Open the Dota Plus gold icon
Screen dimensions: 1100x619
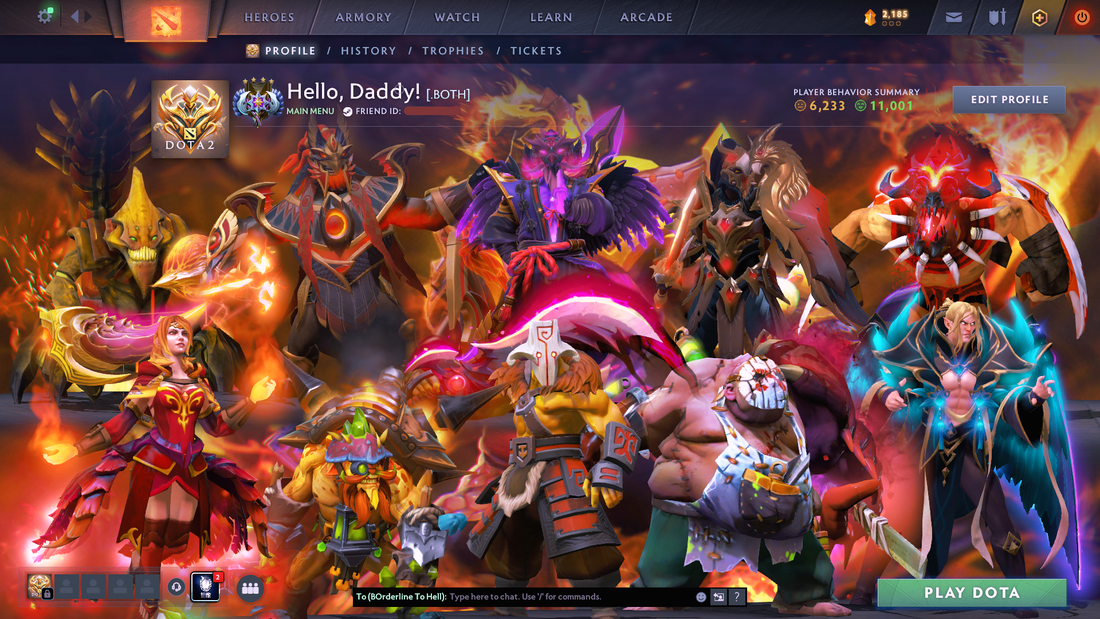click(1040, 17)
